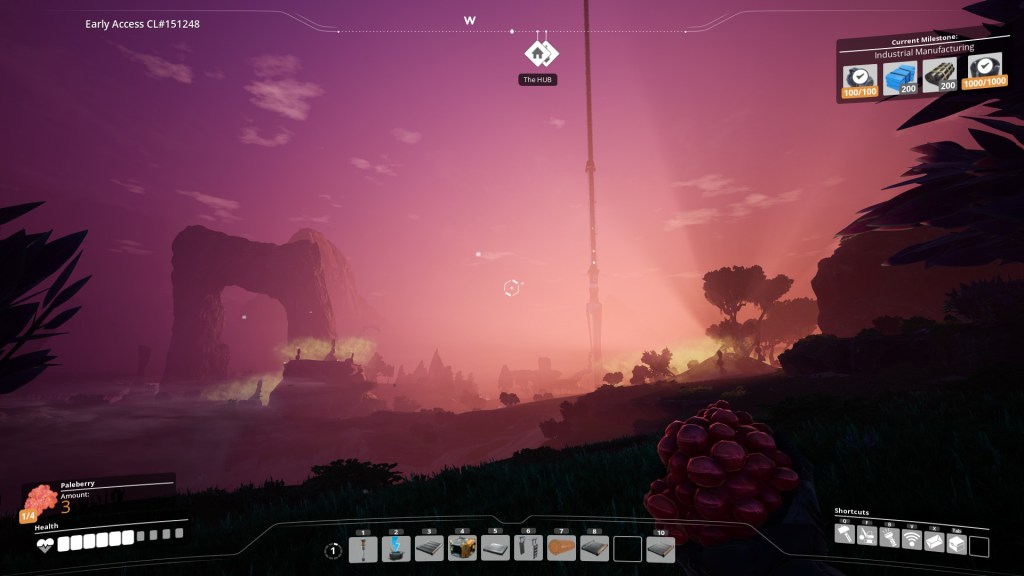Viewport: 1024px width, 576px height.
Task: Choose the lightning bolt power item in the hotbar
Action: [396, 548]
